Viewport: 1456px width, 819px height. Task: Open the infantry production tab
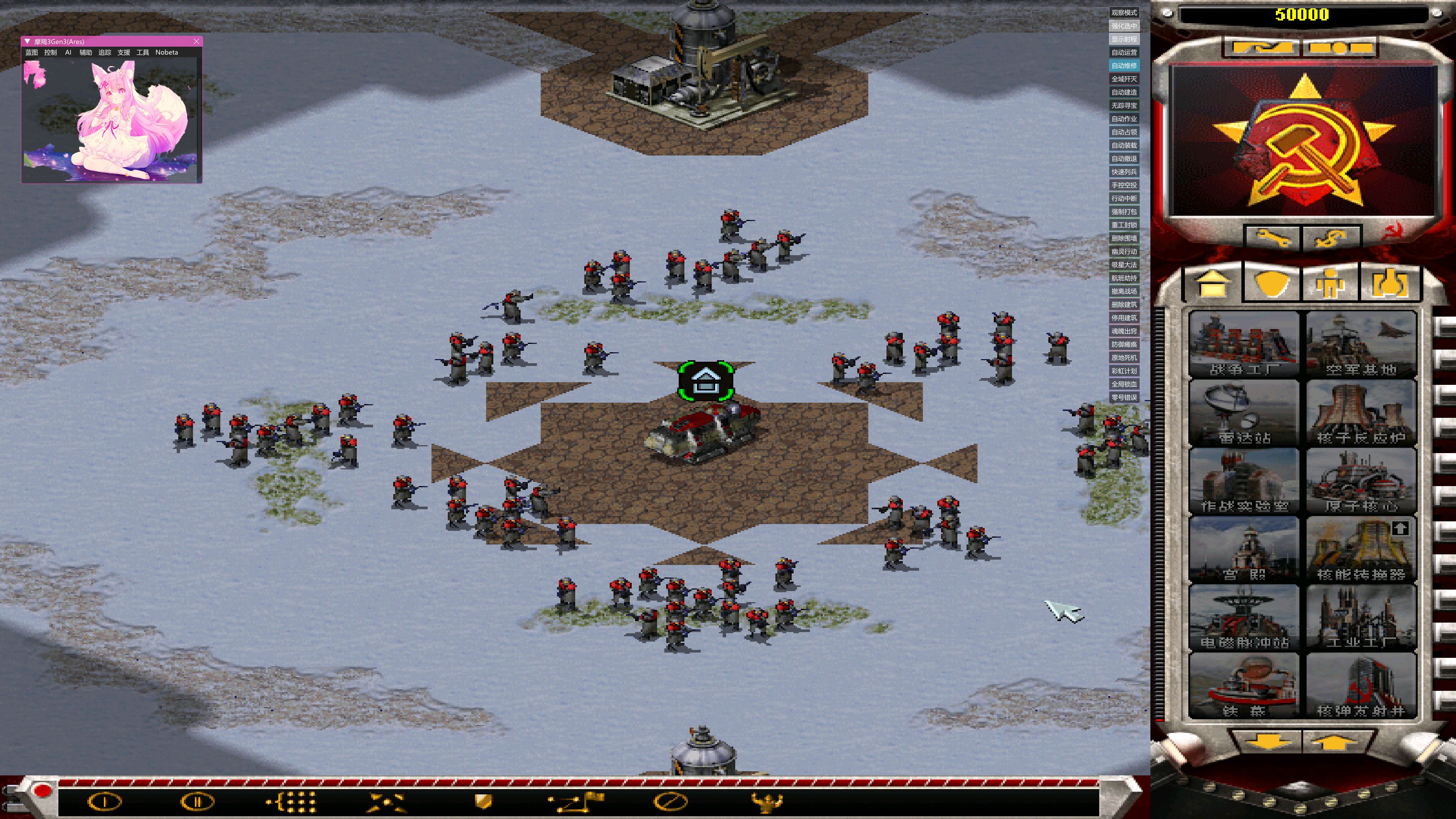[1330, 282]
